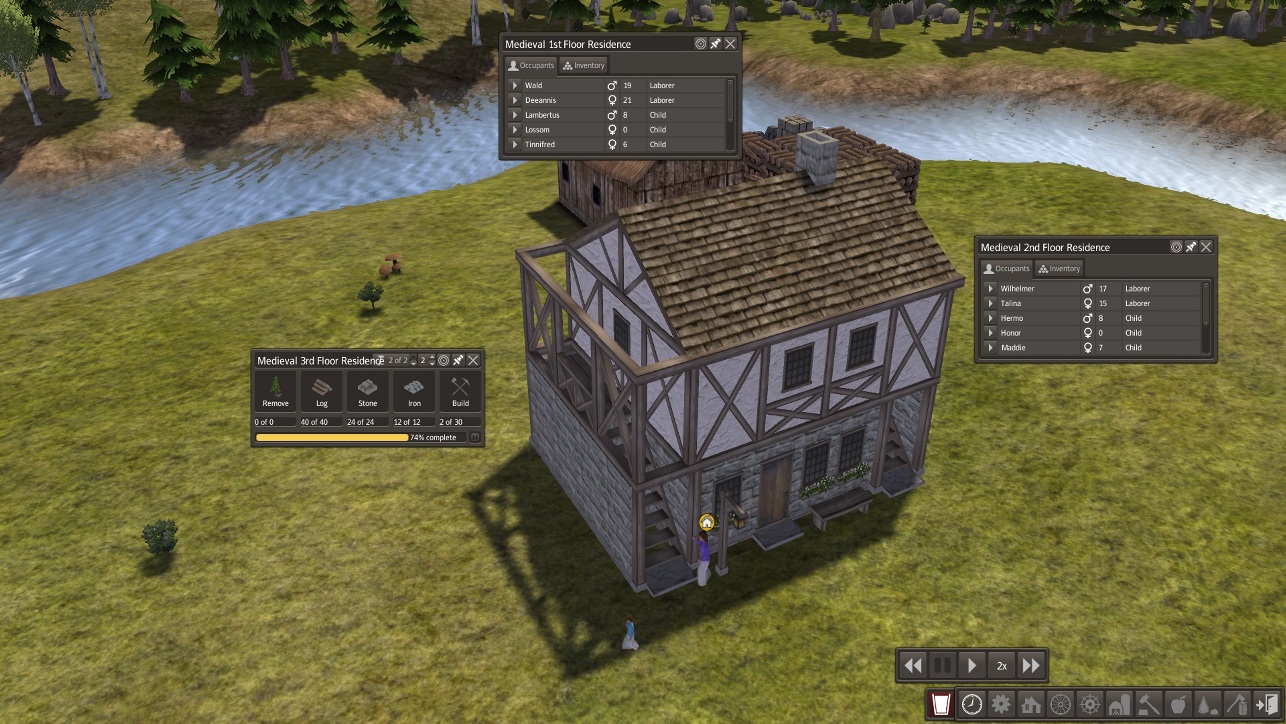Expand Lambertus's occupant details arrow
The width and height of the screenshot is (1286, 724).
514,115
